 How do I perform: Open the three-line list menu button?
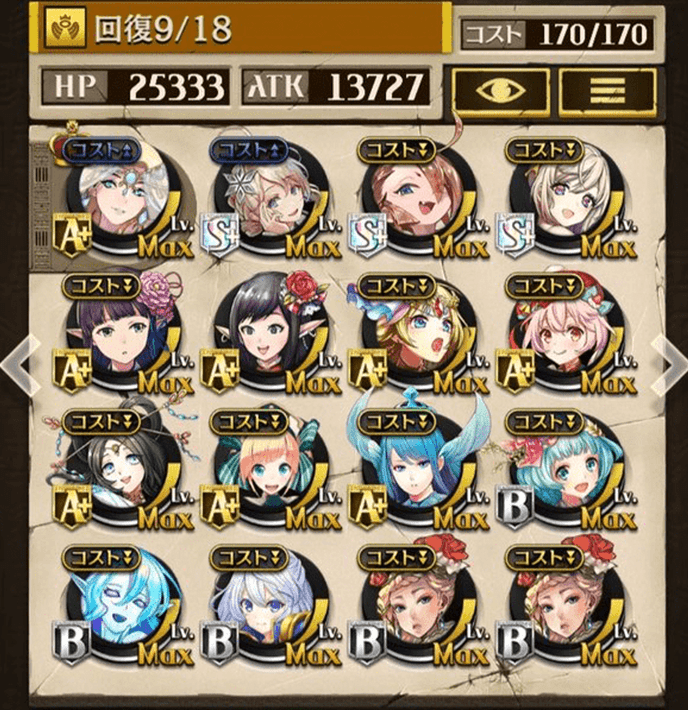click(607, 89)
